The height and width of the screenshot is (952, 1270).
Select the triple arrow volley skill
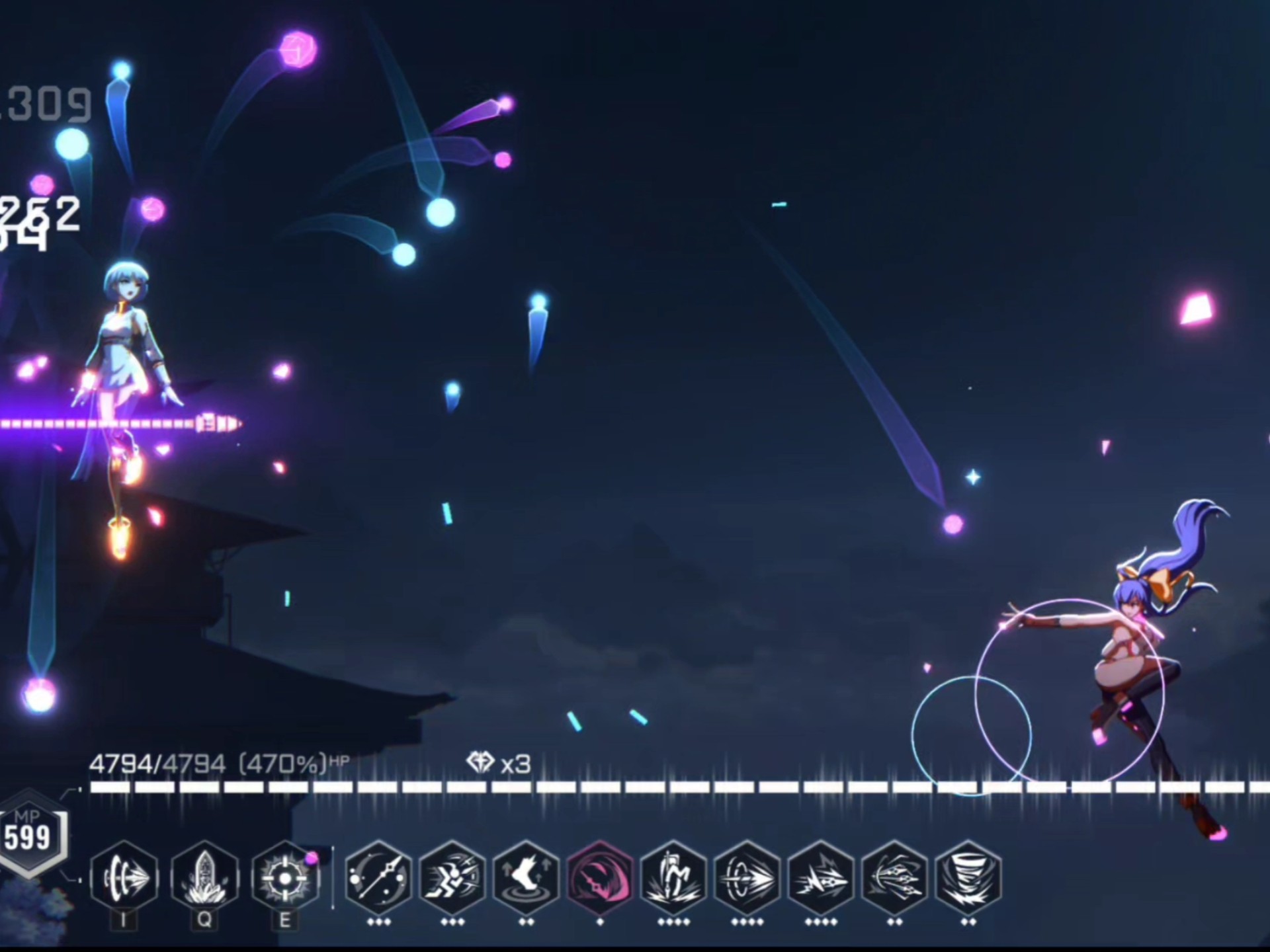894,877
